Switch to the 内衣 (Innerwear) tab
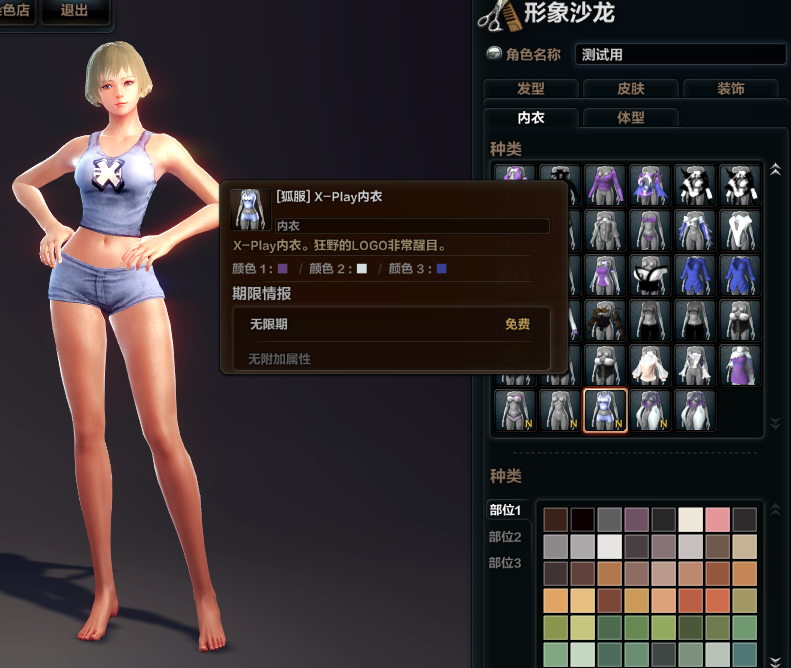791x668 pixels. [530, 117]
